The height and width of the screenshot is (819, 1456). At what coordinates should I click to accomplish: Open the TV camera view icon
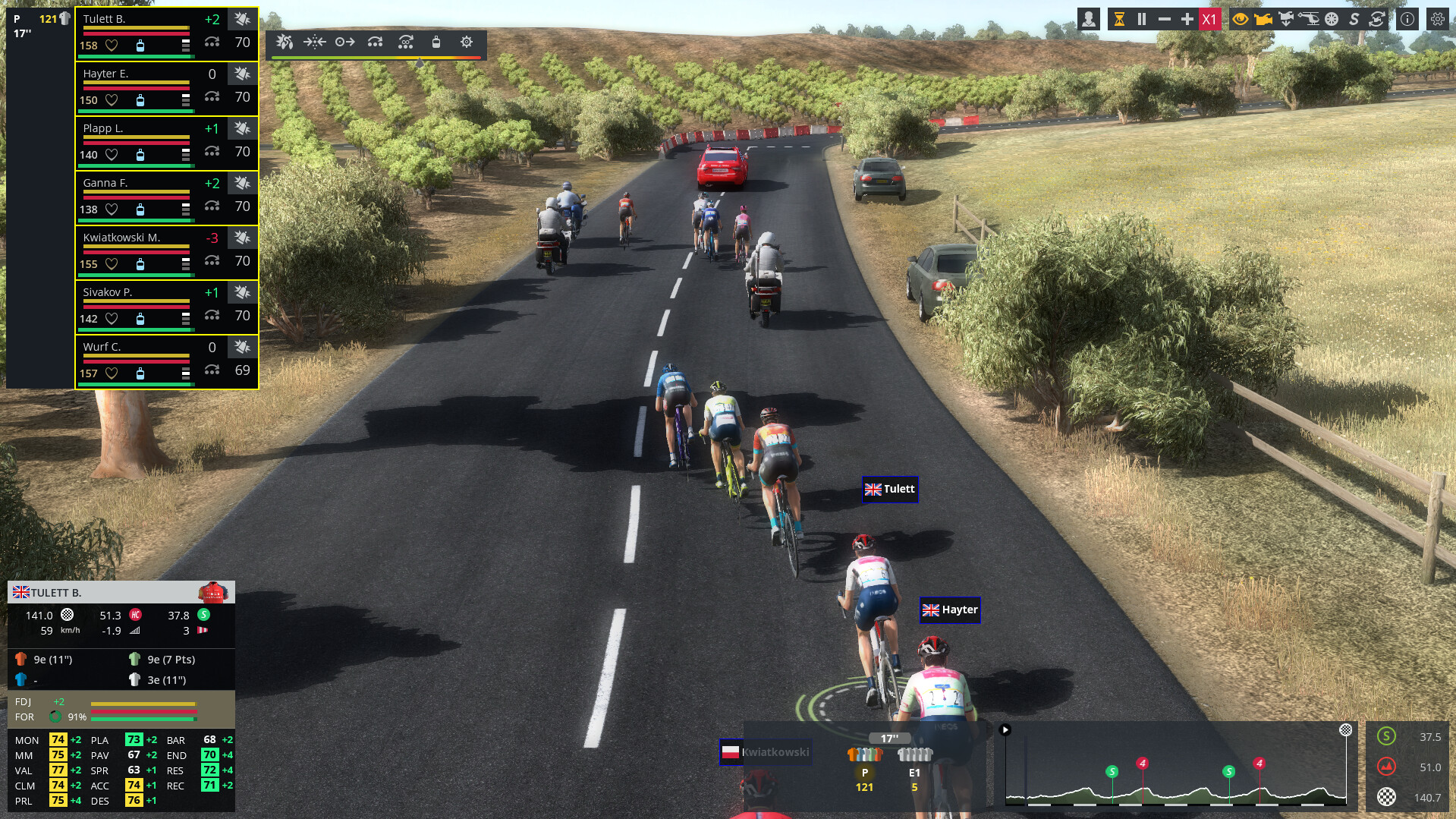[1263, 19]
